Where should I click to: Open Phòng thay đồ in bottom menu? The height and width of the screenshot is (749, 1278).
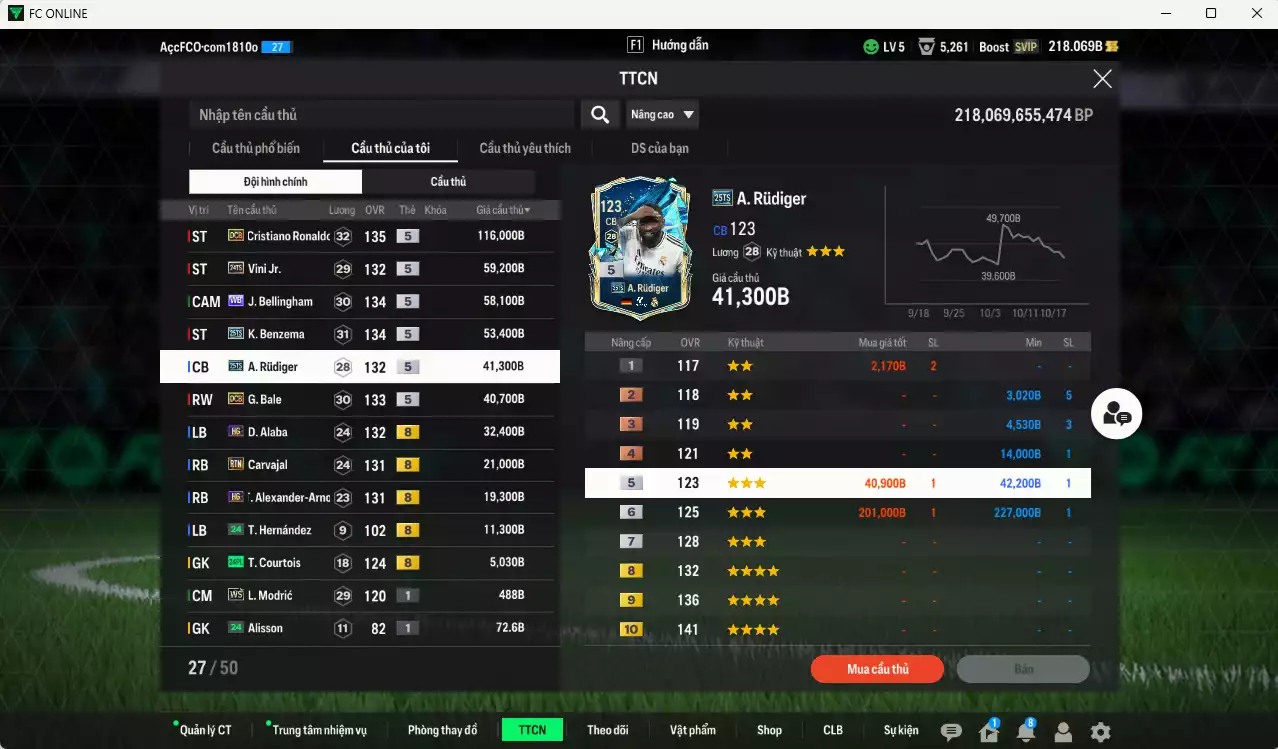click(442, 730)
